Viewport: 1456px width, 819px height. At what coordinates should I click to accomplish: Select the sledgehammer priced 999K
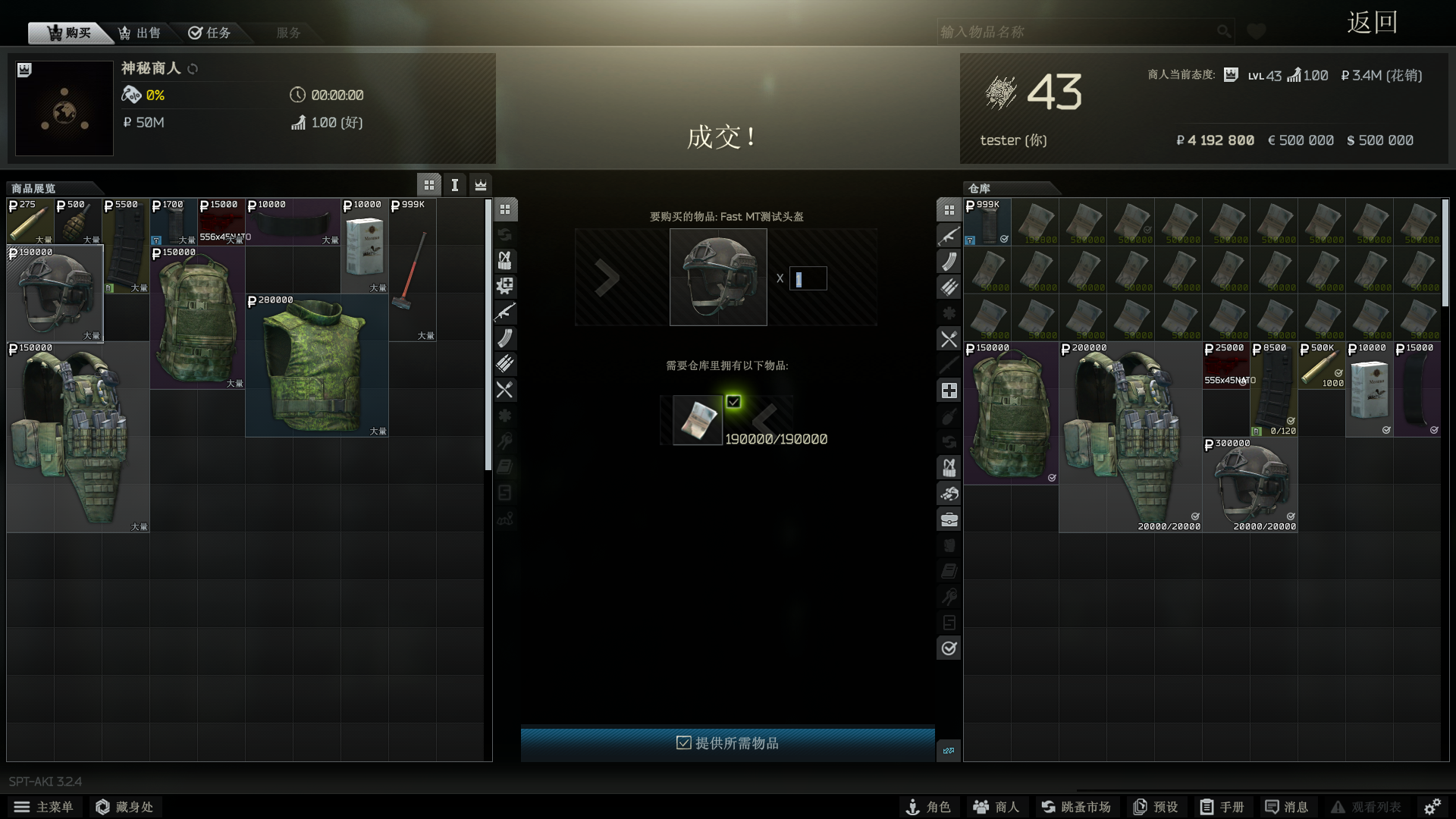(413, 270)
